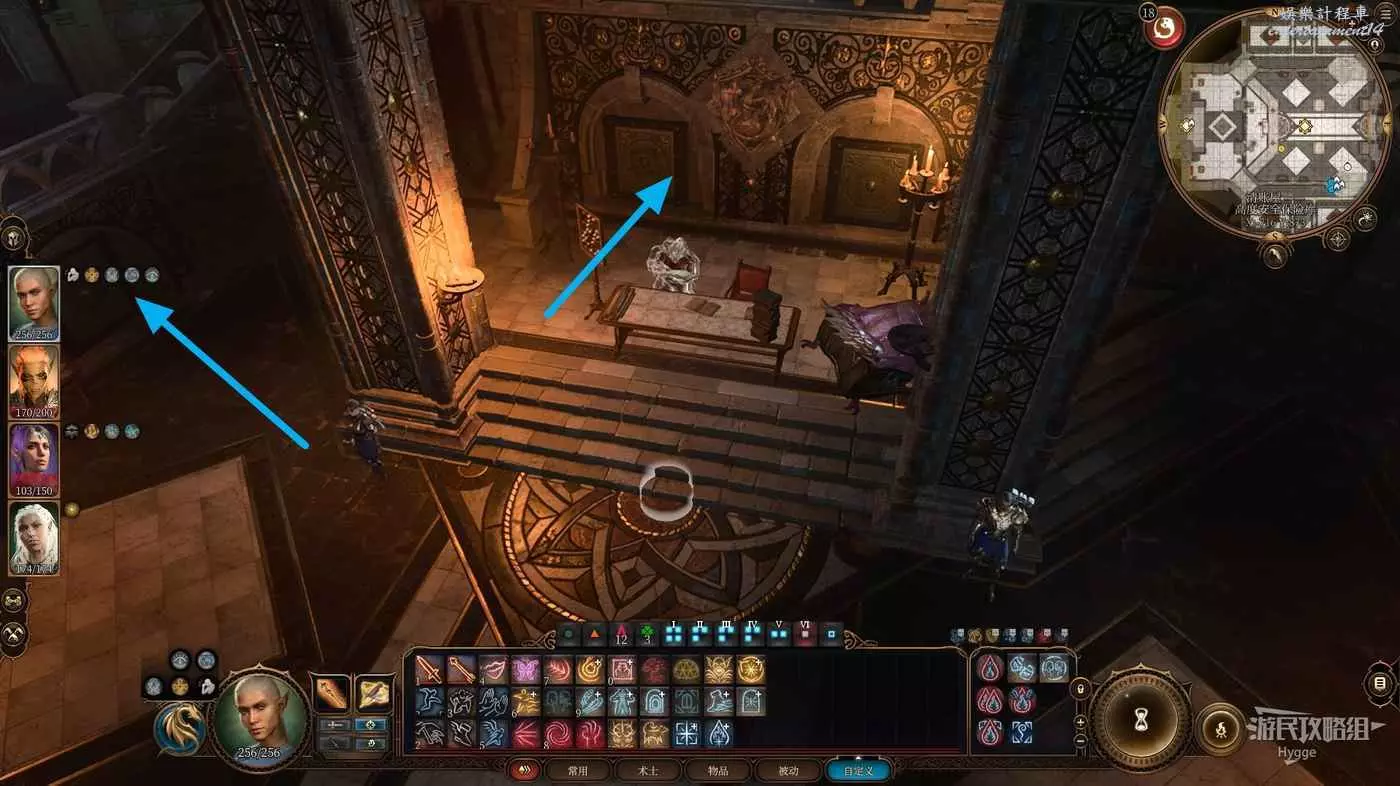Open the combat log button on the right edge
The width and height of the screenshot is (1400, 786).
pyautogui.click(x=1380, y=684)
